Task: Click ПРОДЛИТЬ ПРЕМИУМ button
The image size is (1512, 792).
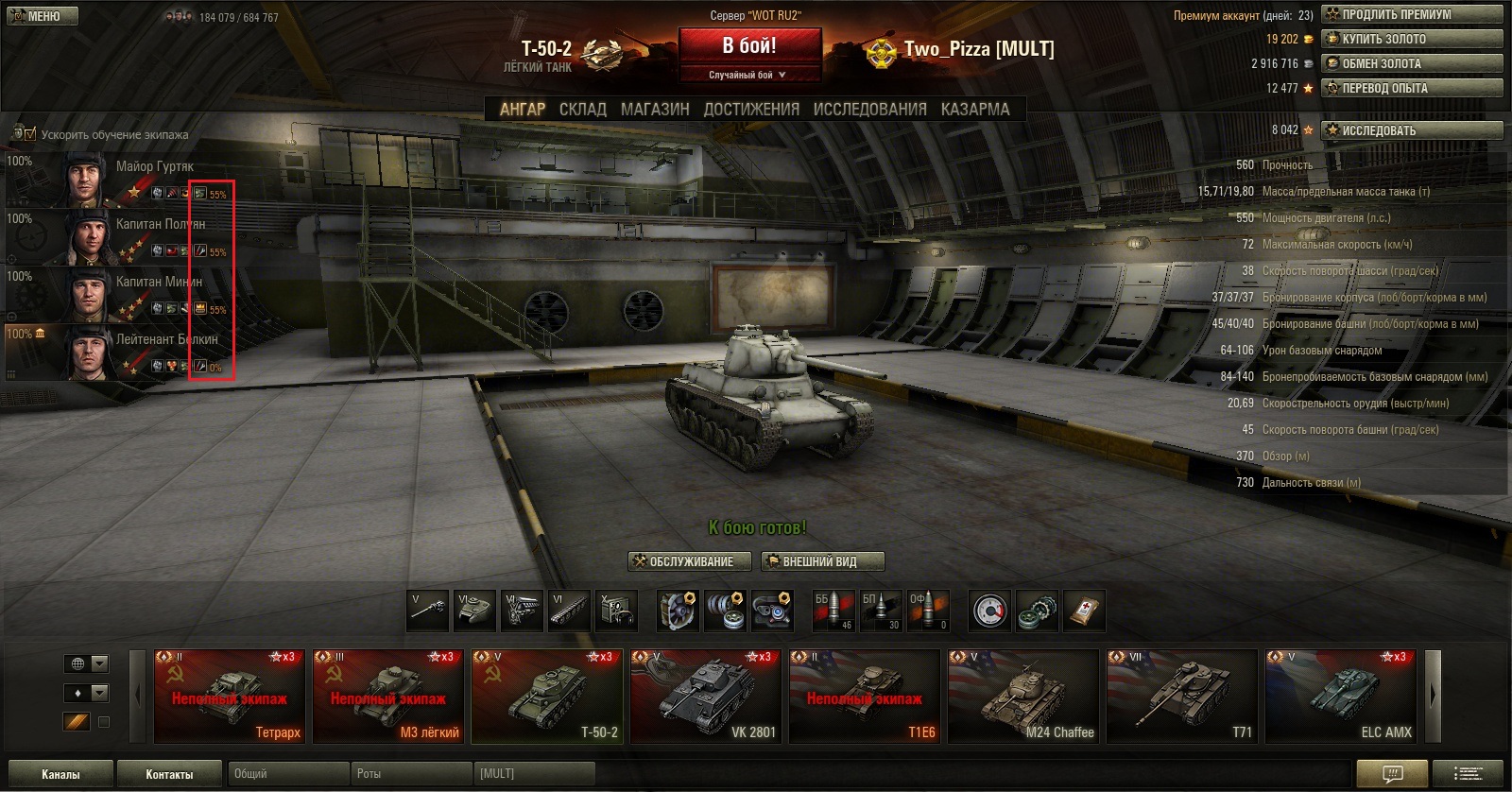Action: coord(1412,14)
